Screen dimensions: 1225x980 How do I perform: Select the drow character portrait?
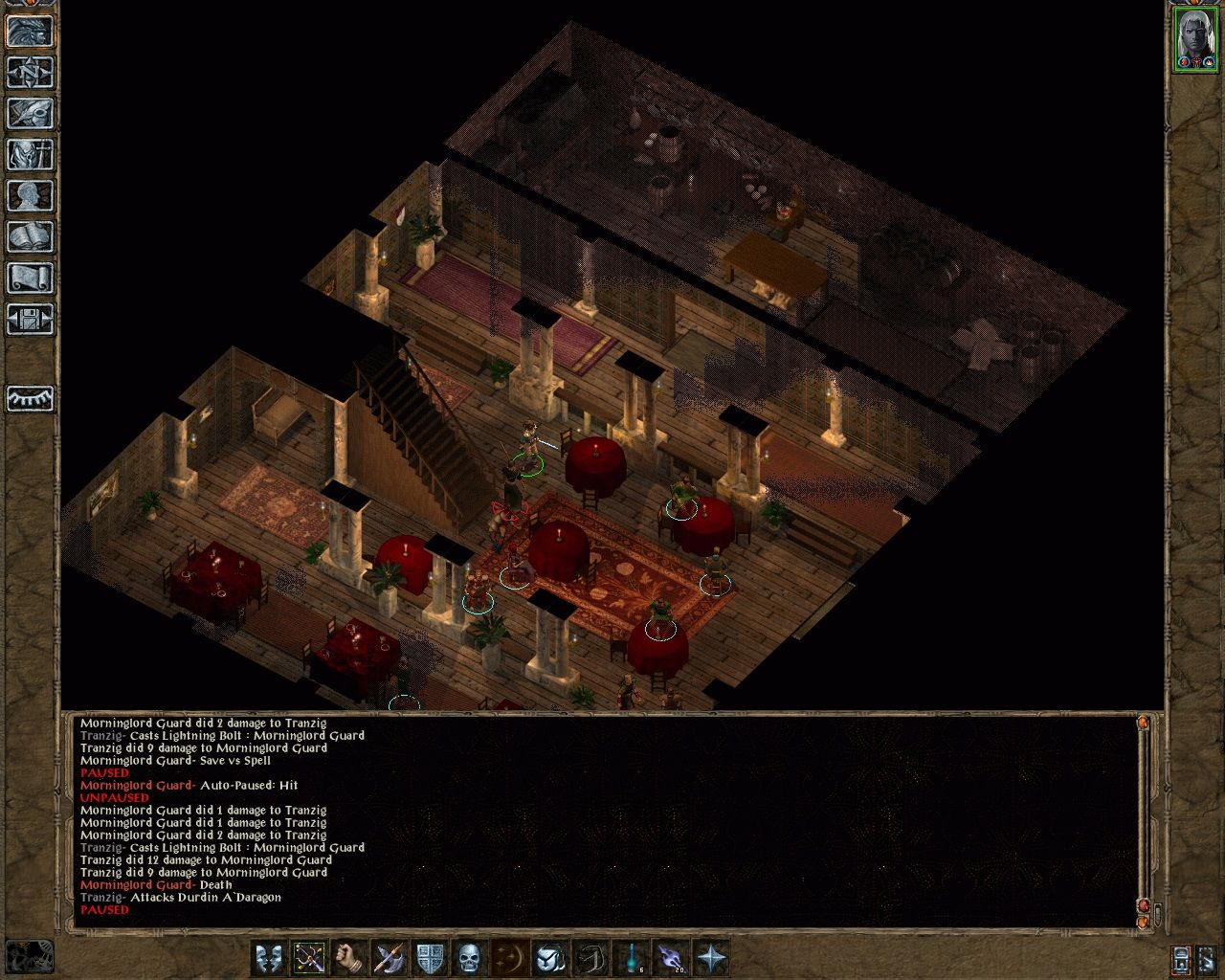click(x=1195, y=39)
